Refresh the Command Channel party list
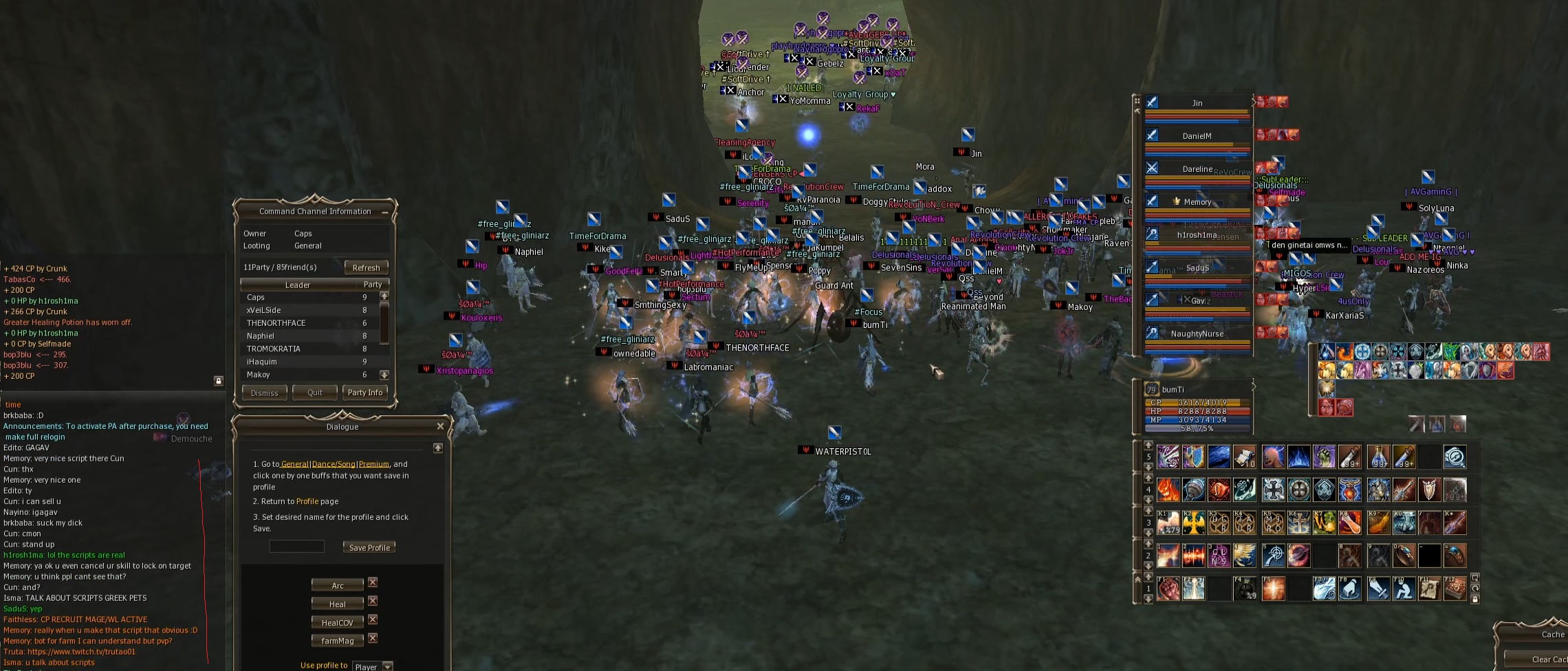This screenshot has width=1568, height=671. [366, 267]
